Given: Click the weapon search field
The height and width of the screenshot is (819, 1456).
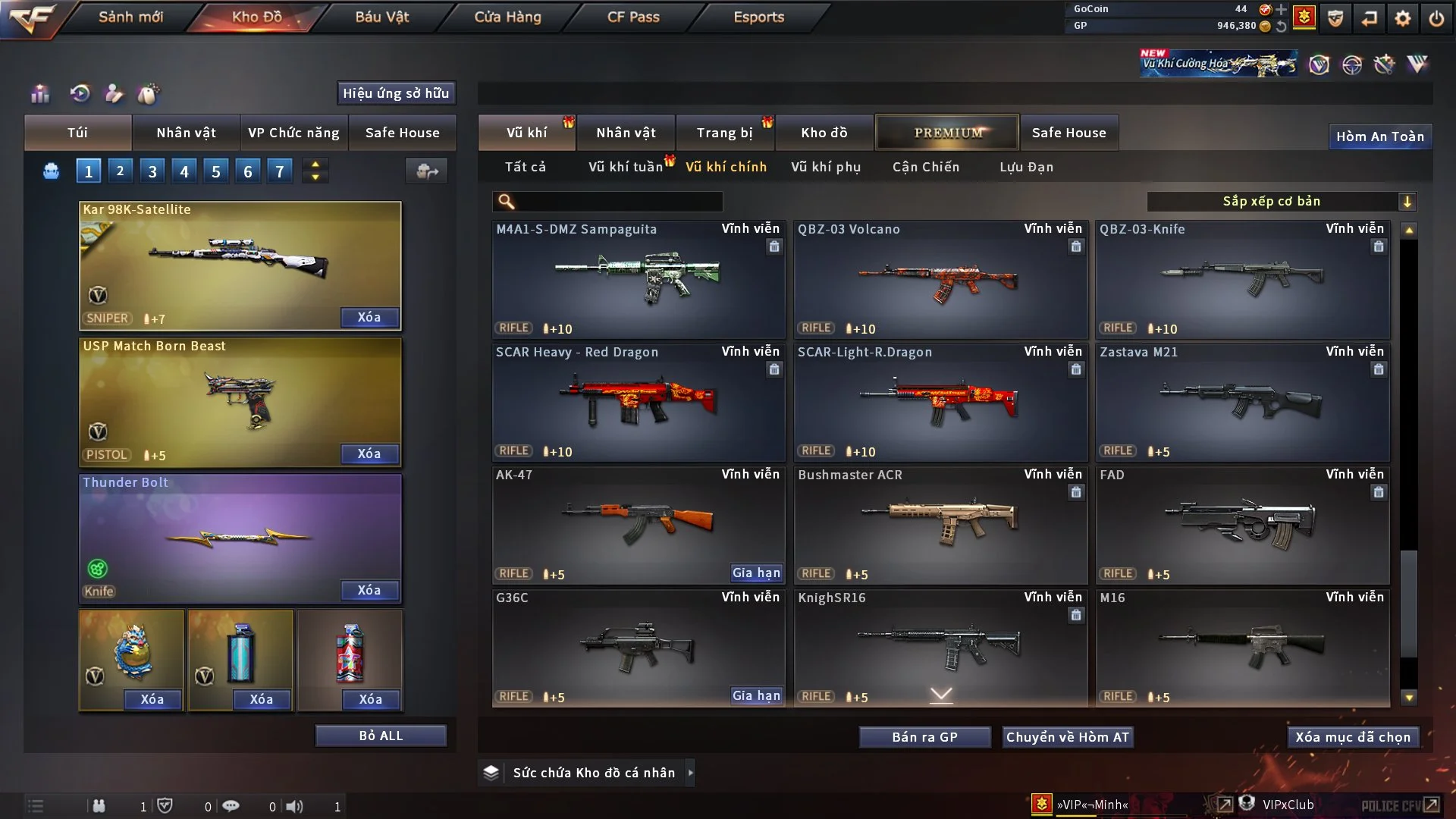Looking at the screenshot, I should point(618,201).
